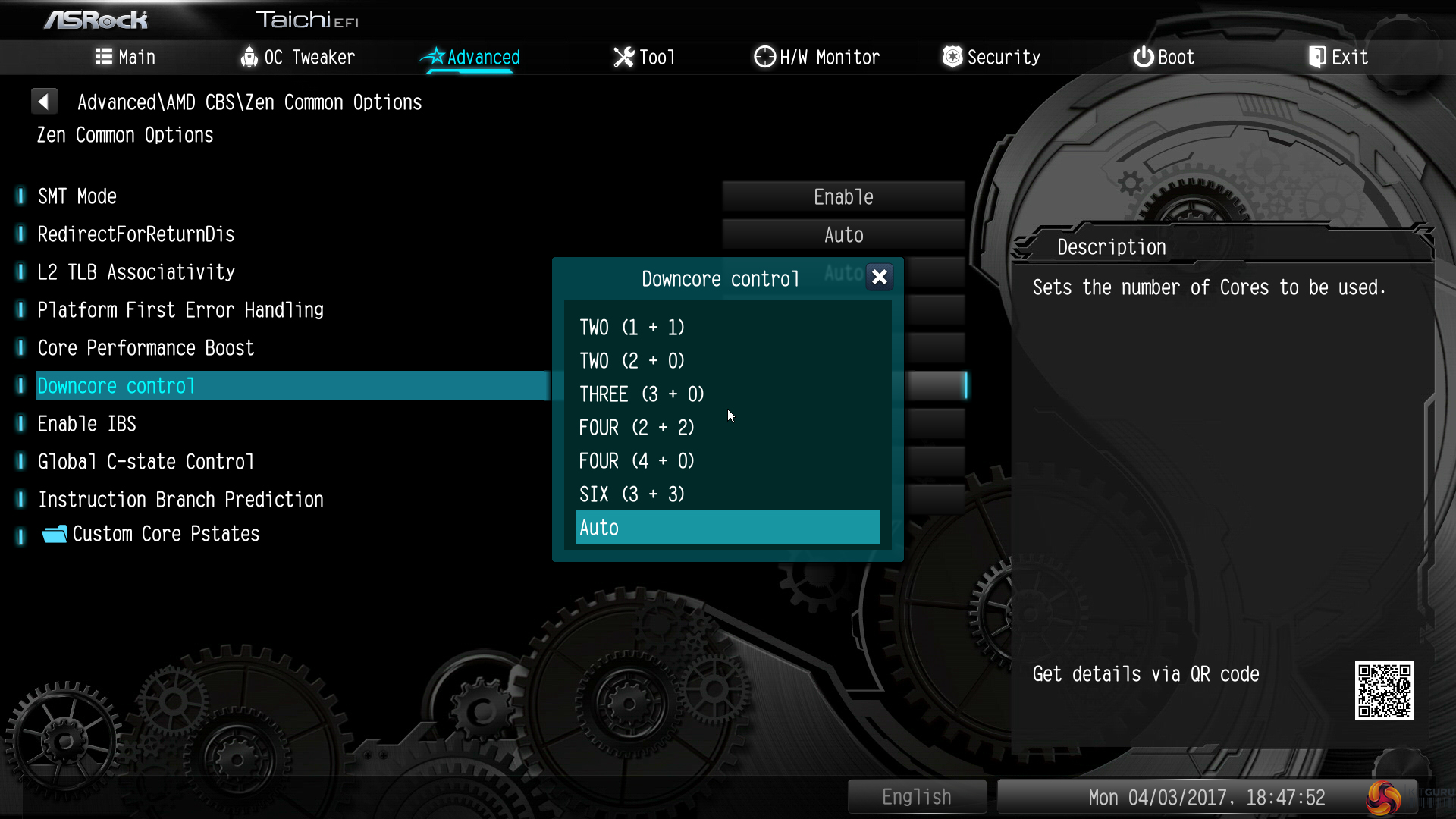Open the H/W Monitor tab

817,58
